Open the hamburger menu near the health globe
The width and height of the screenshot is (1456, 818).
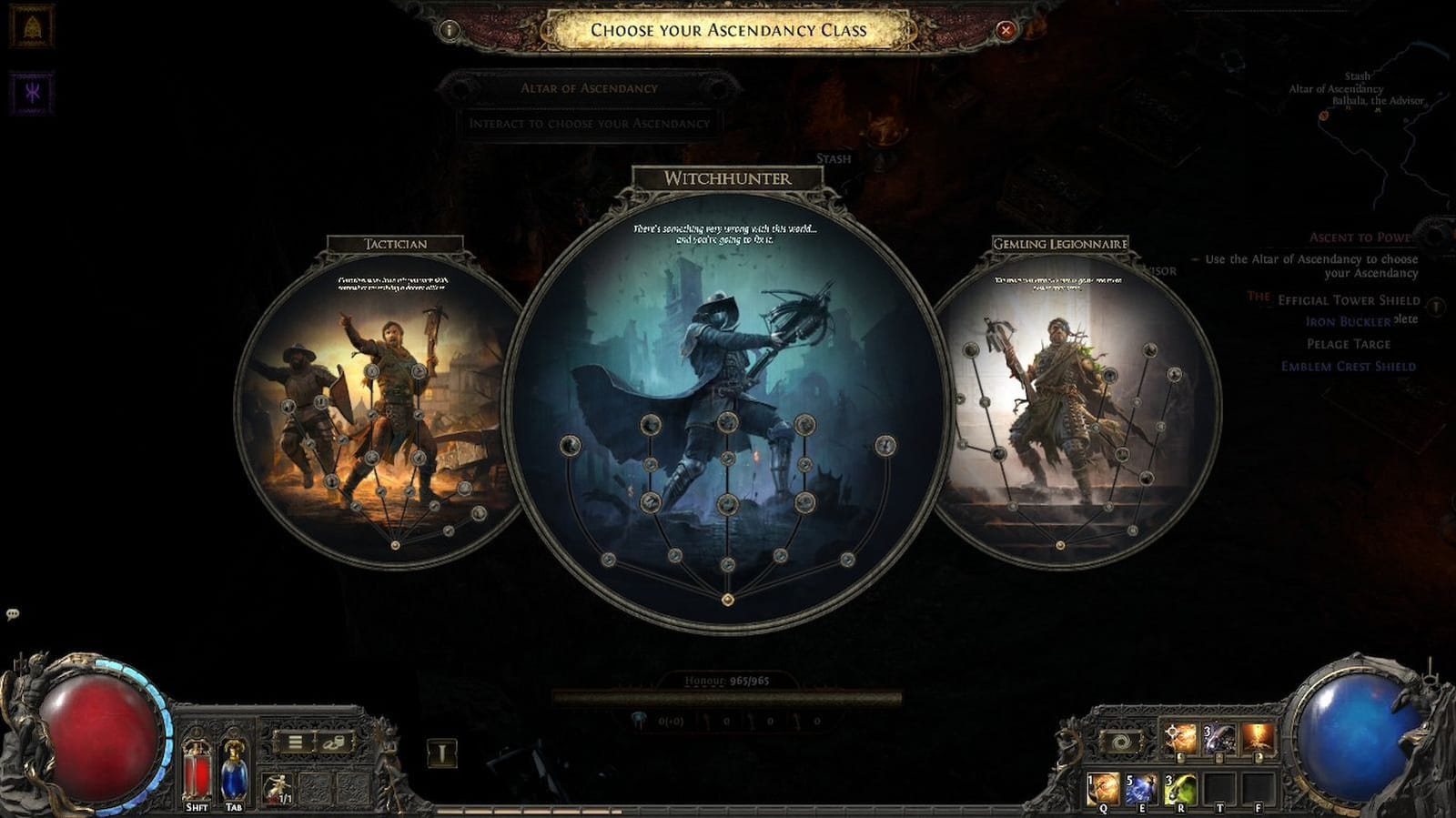tap(295, 742)
